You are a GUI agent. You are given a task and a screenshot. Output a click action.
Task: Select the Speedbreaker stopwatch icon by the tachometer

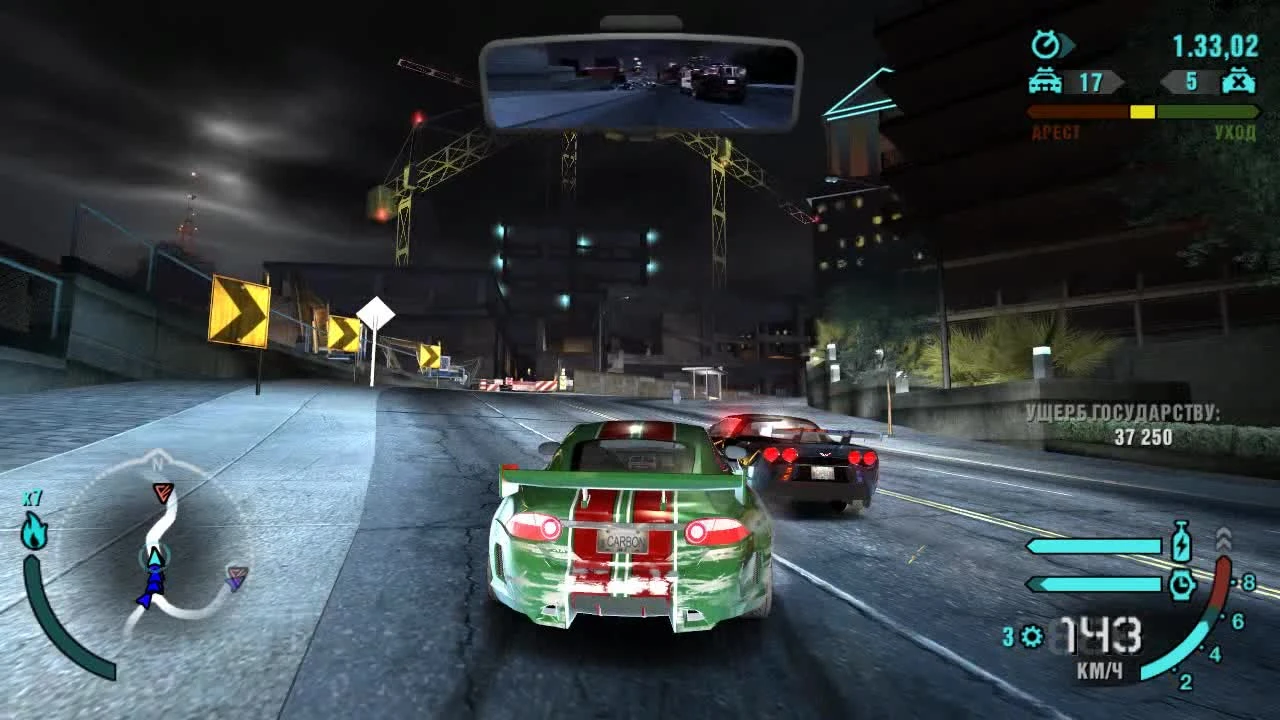tap(1181, 583)
